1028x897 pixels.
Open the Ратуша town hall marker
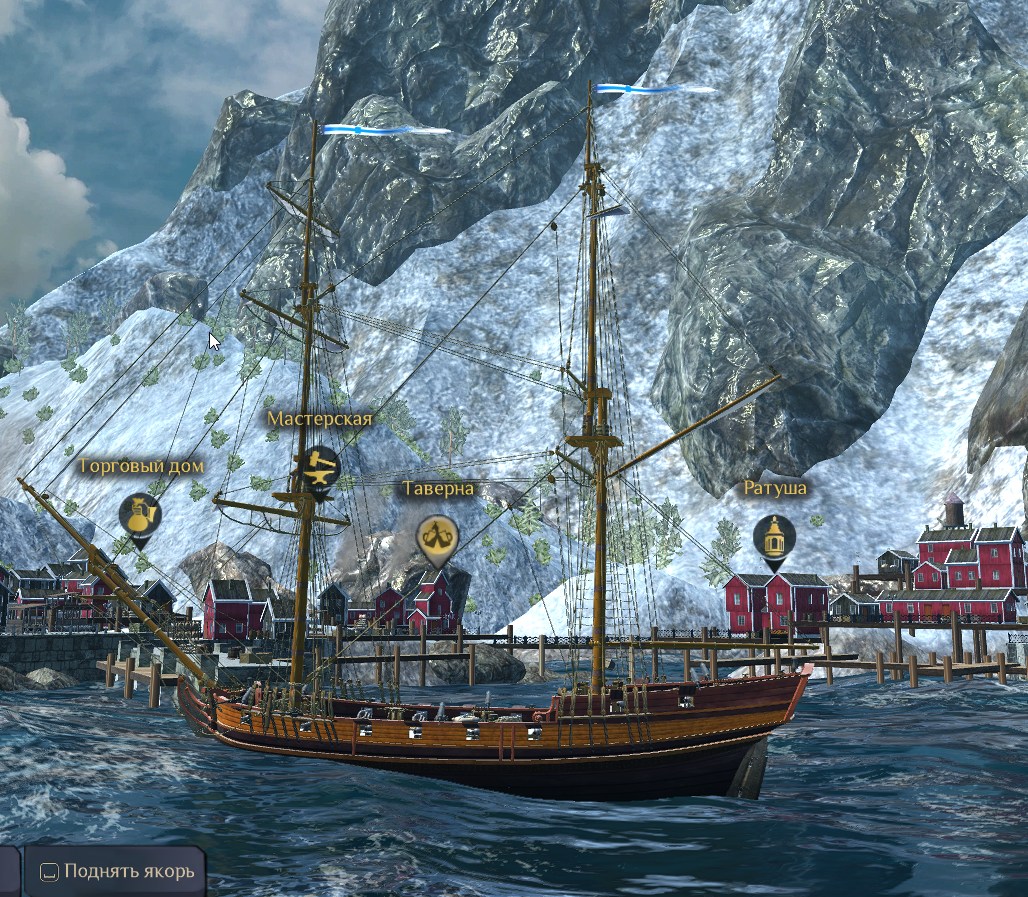(x=774, y=538)
